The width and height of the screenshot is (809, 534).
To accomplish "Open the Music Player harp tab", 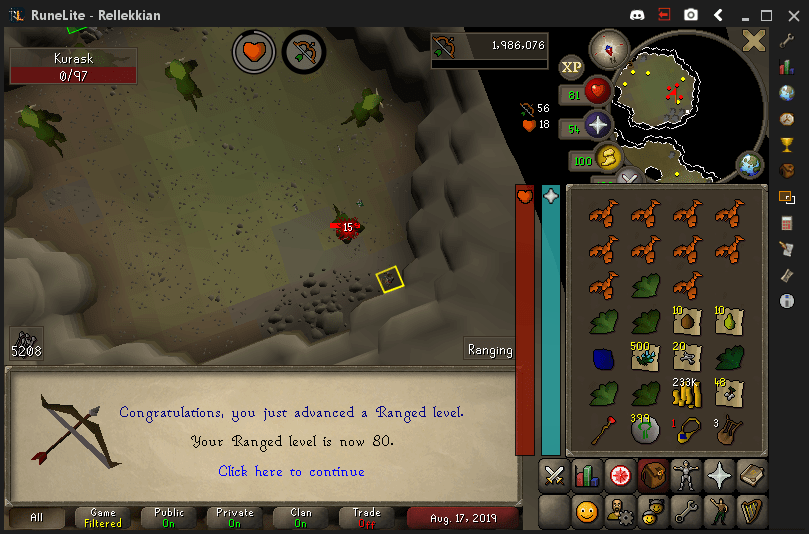I will (752, 512).
